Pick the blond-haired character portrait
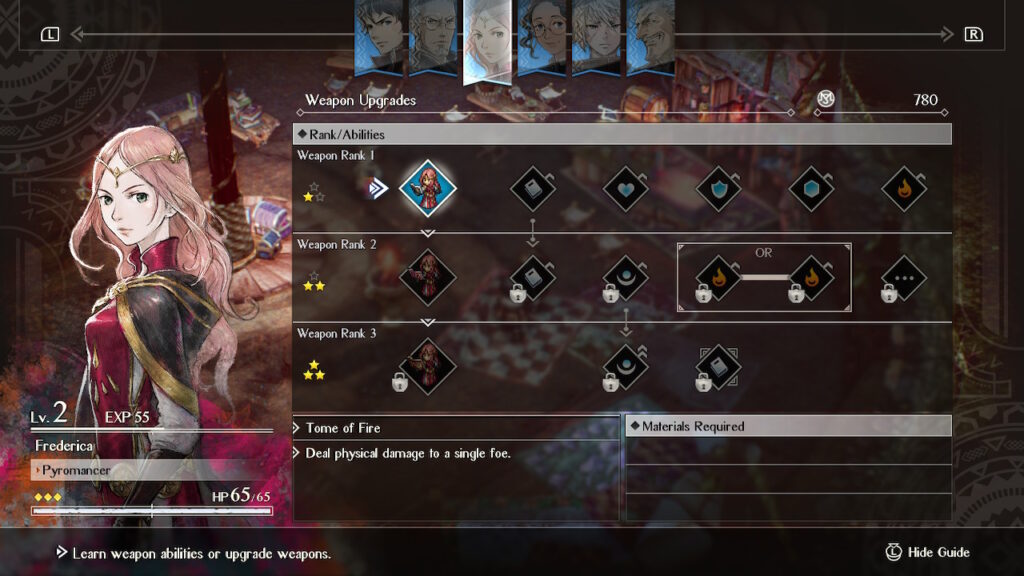The width and height of the screenshot is (1024, 576). (x=596, y=38)
